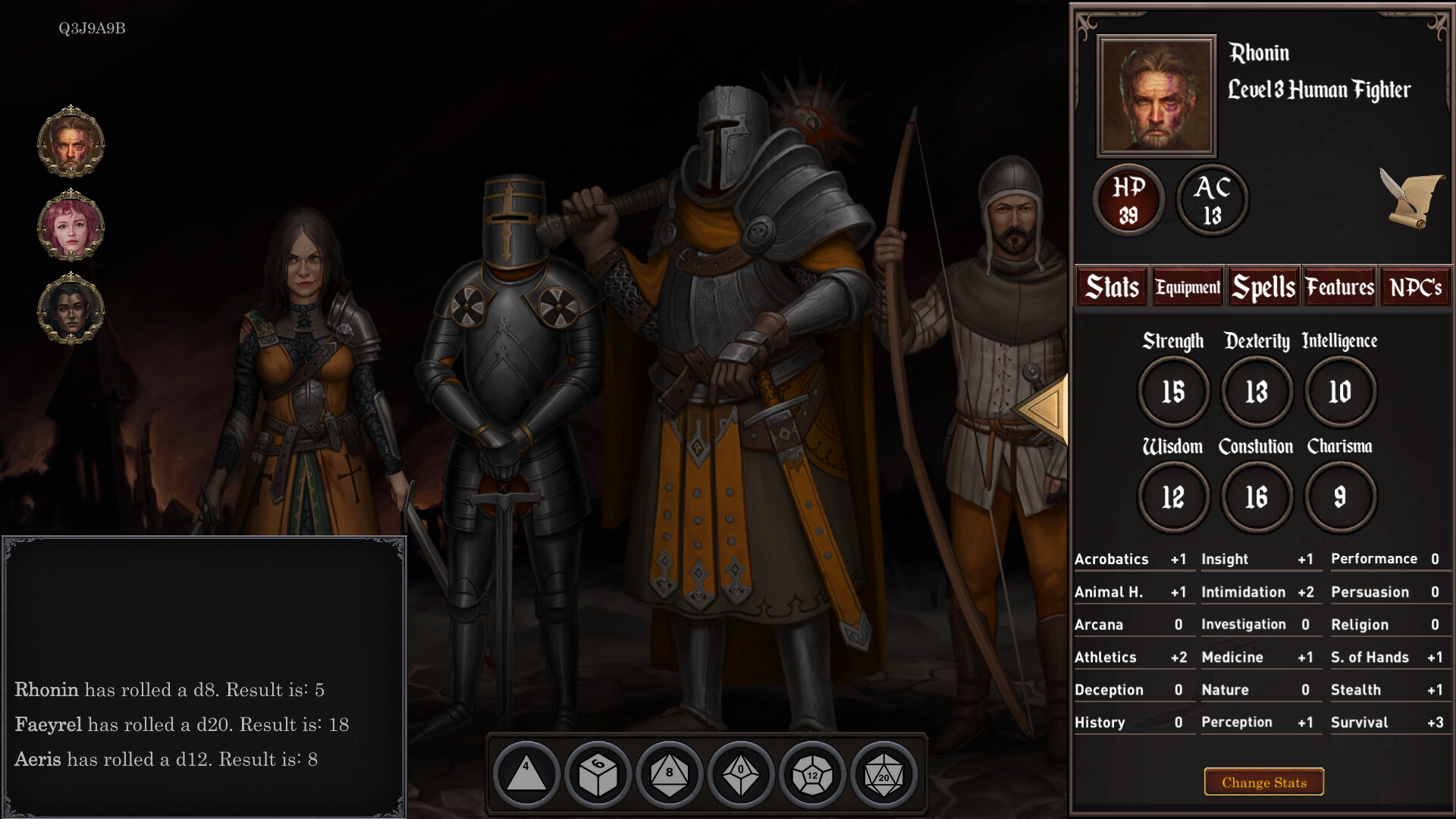The height and width of the screenshot is (819, 1456).
Task: Click the Strength score circle
Action: (x=1174, y=391)
